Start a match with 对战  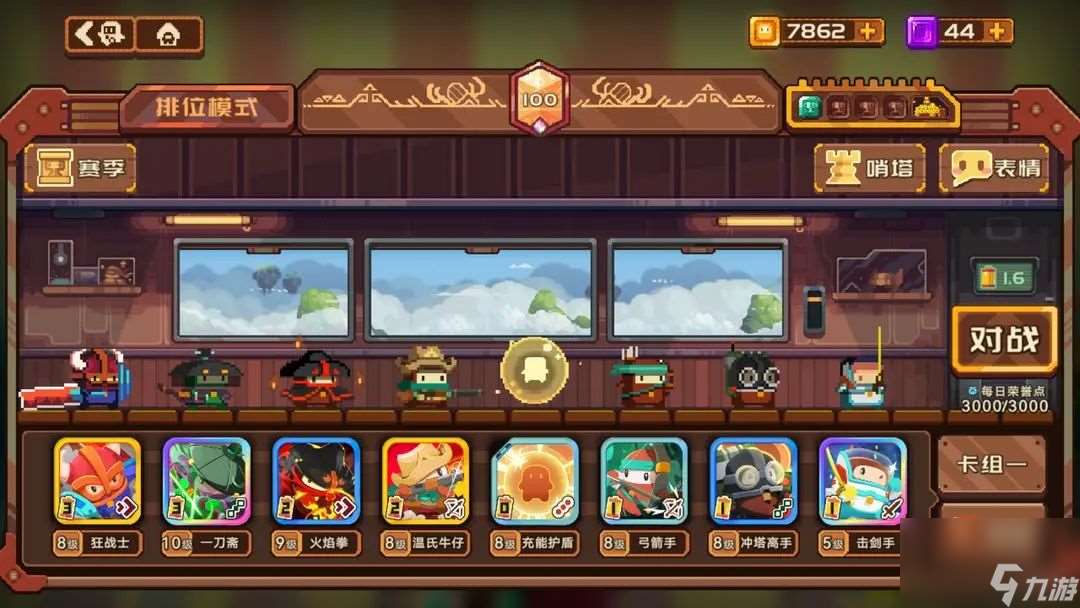[1003, 341]
